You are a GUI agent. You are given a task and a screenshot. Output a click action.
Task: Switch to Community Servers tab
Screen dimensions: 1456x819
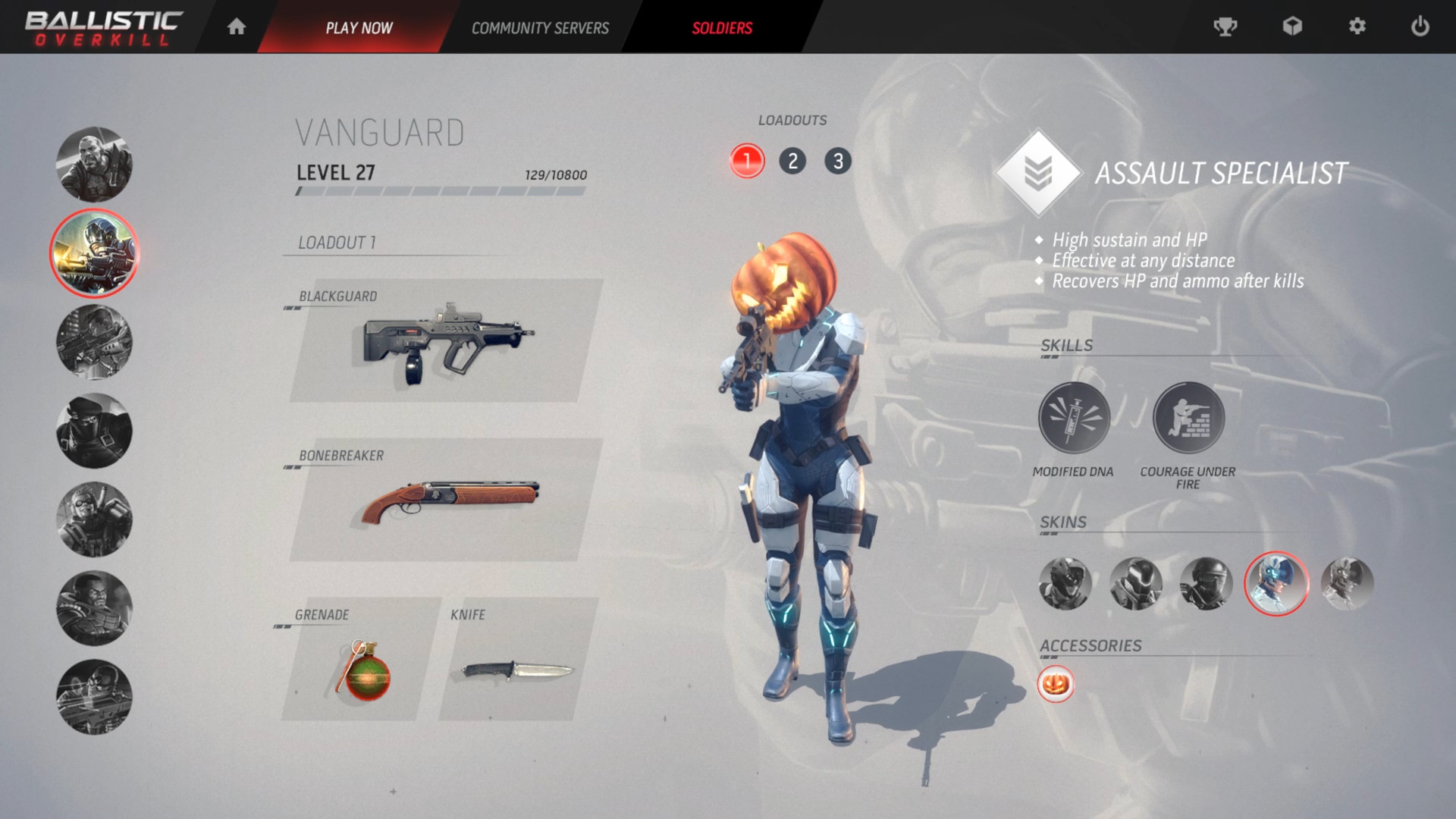pos(540,28)
